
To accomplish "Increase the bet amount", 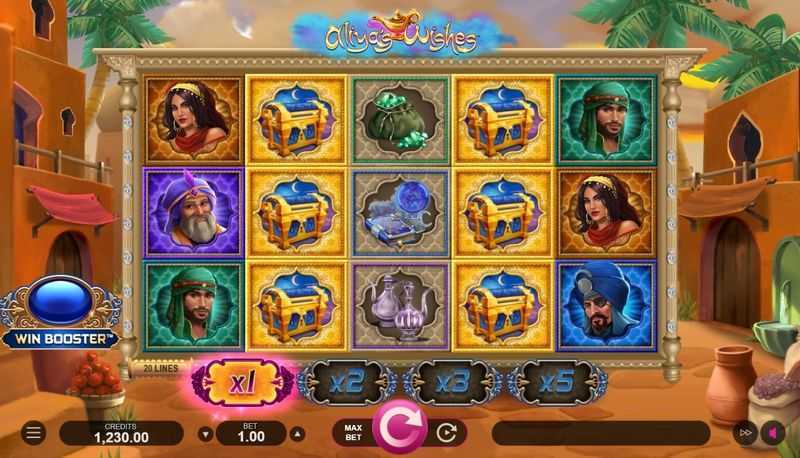I will pos(296,434).
